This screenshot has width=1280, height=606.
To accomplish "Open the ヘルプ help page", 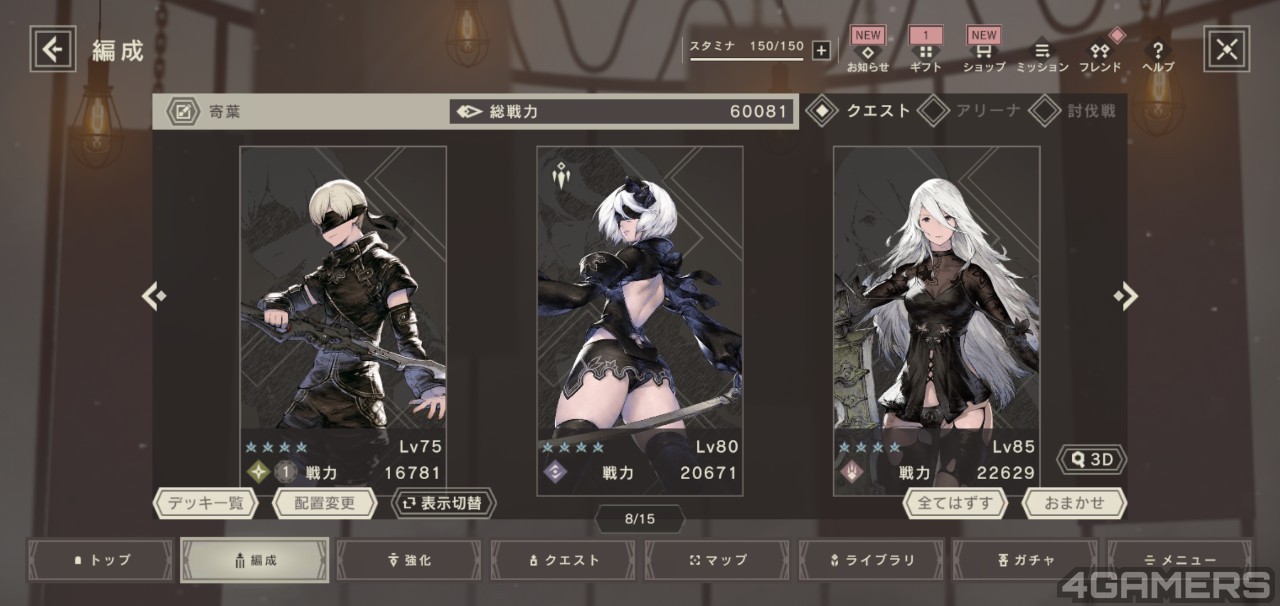I will coord(1158,55).
